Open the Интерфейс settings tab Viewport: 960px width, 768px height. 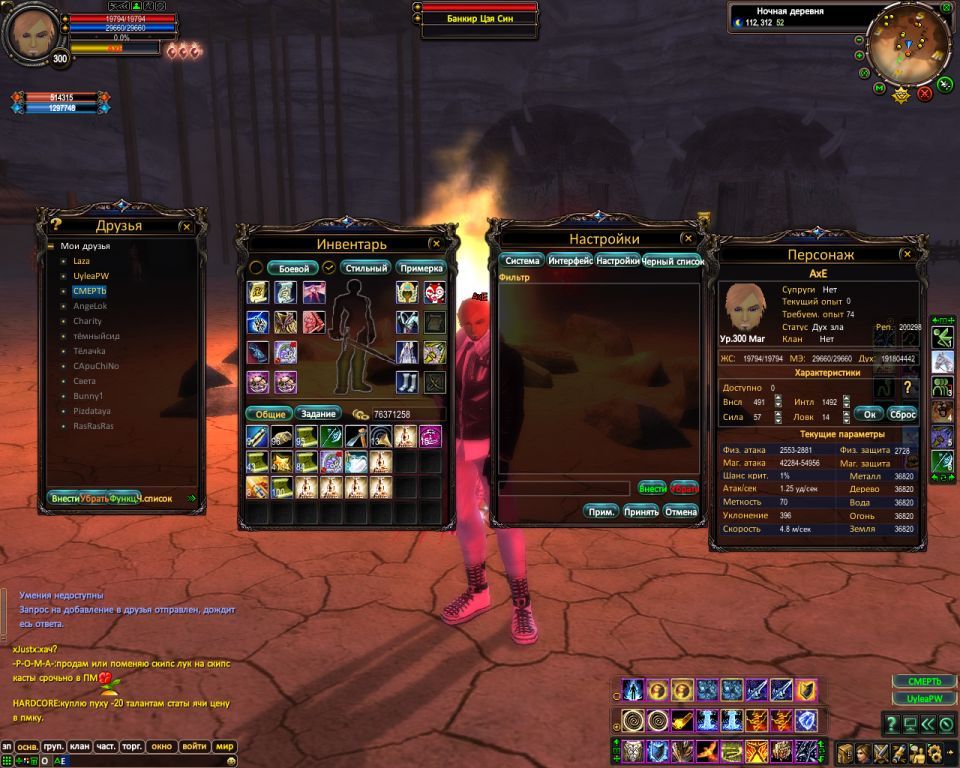[570, 261]
